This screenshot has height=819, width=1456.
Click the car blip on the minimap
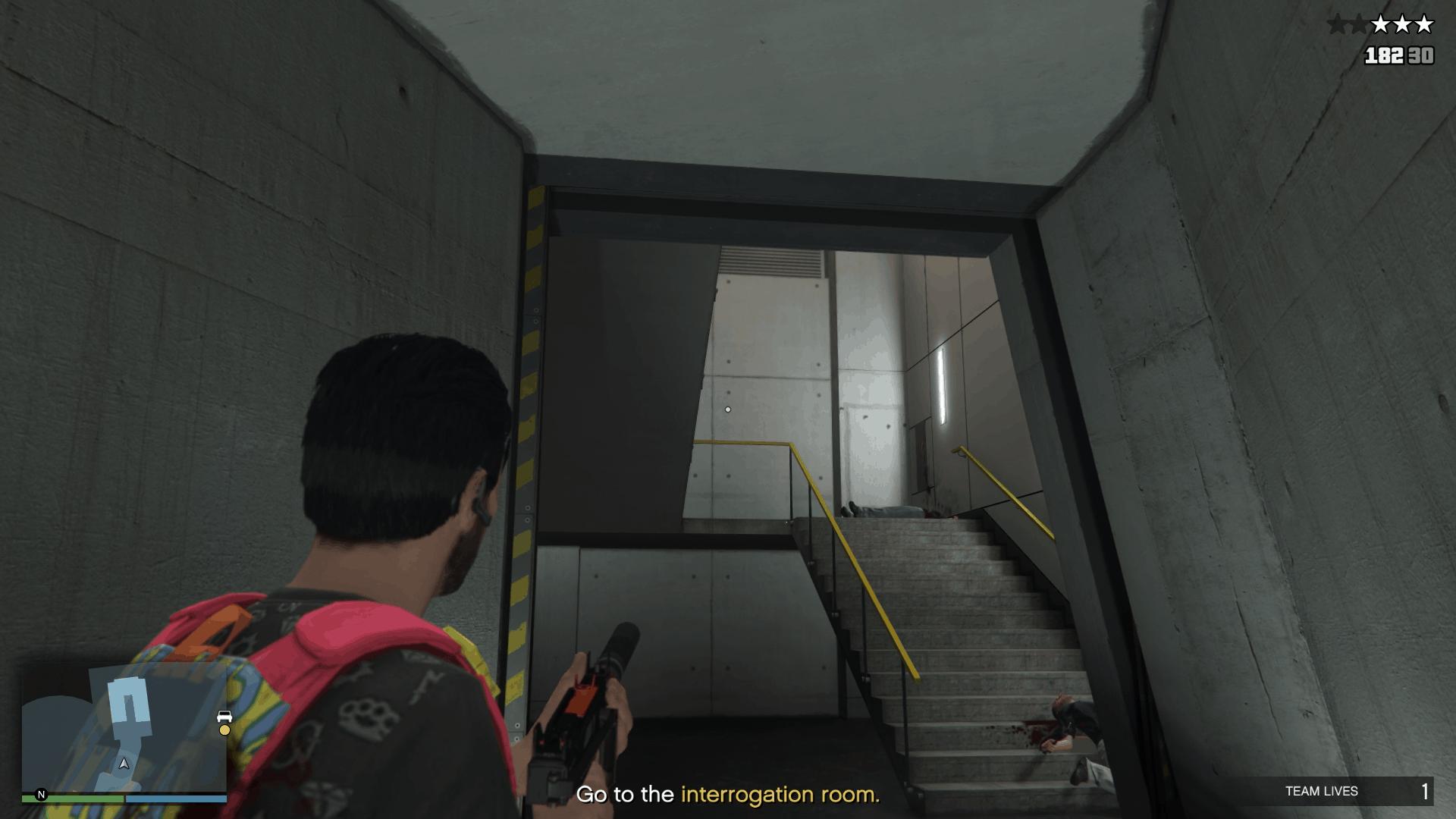coord(224,717)
